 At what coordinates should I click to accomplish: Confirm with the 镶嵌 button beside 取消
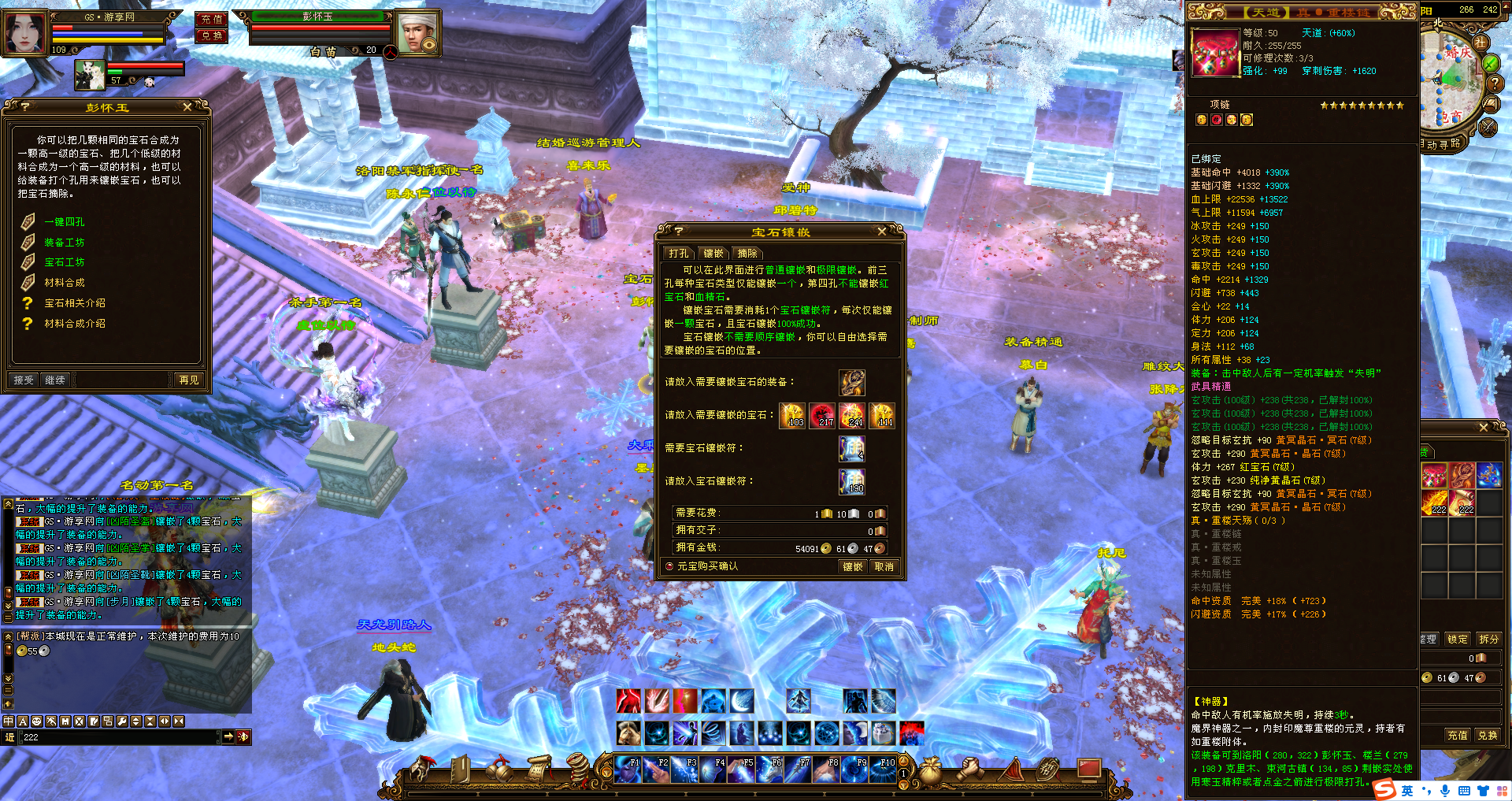click(853, 567)
